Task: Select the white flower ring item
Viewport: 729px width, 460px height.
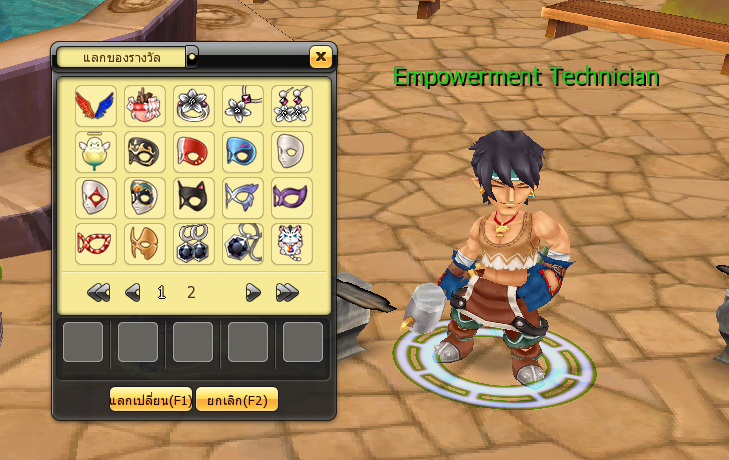Action: click(194, 105)
